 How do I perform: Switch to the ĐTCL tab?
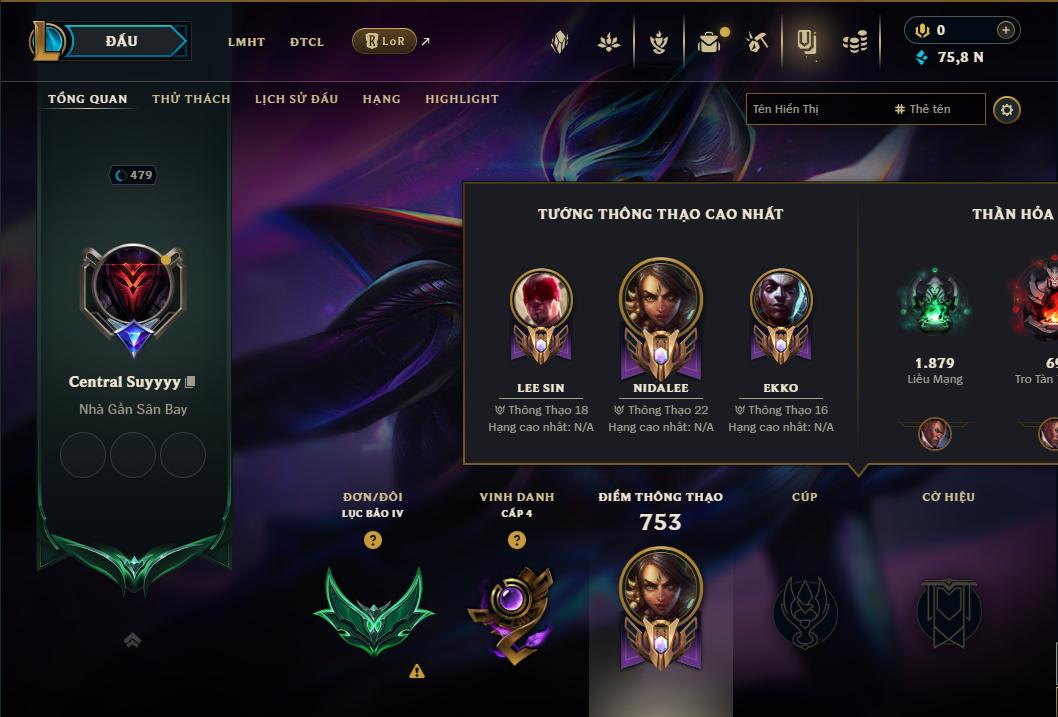tap(307, 42)
